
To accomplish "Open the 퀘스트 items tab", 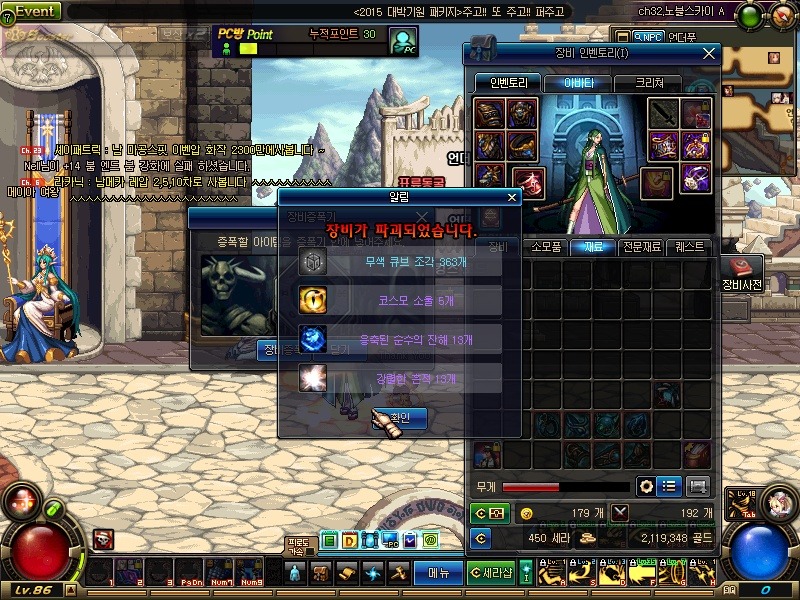I will coord(689,246).
